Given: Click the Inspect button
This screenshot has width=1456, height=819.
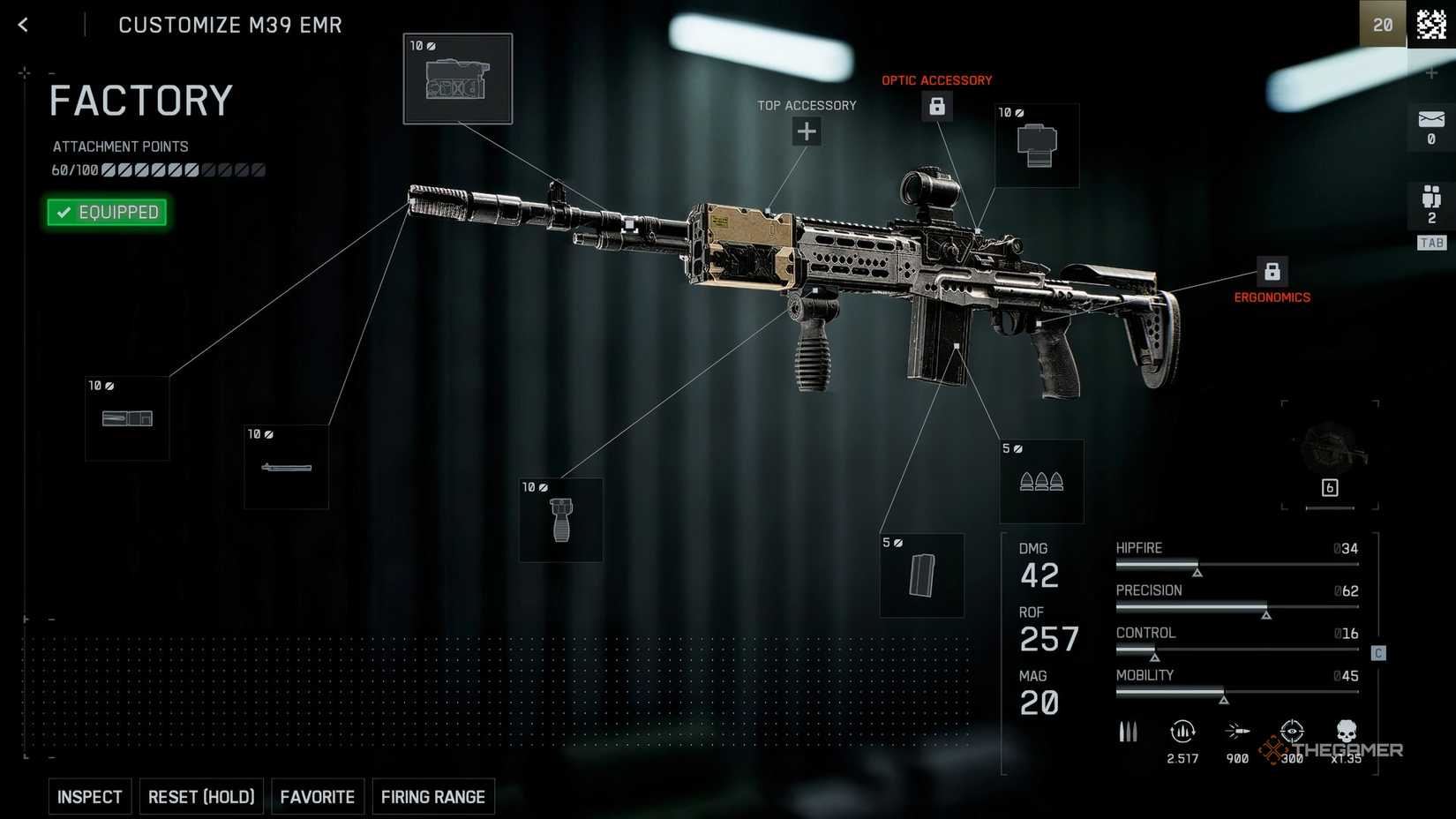Looking at the screenshot, I should pyautogui.click(x=89, y=796).
